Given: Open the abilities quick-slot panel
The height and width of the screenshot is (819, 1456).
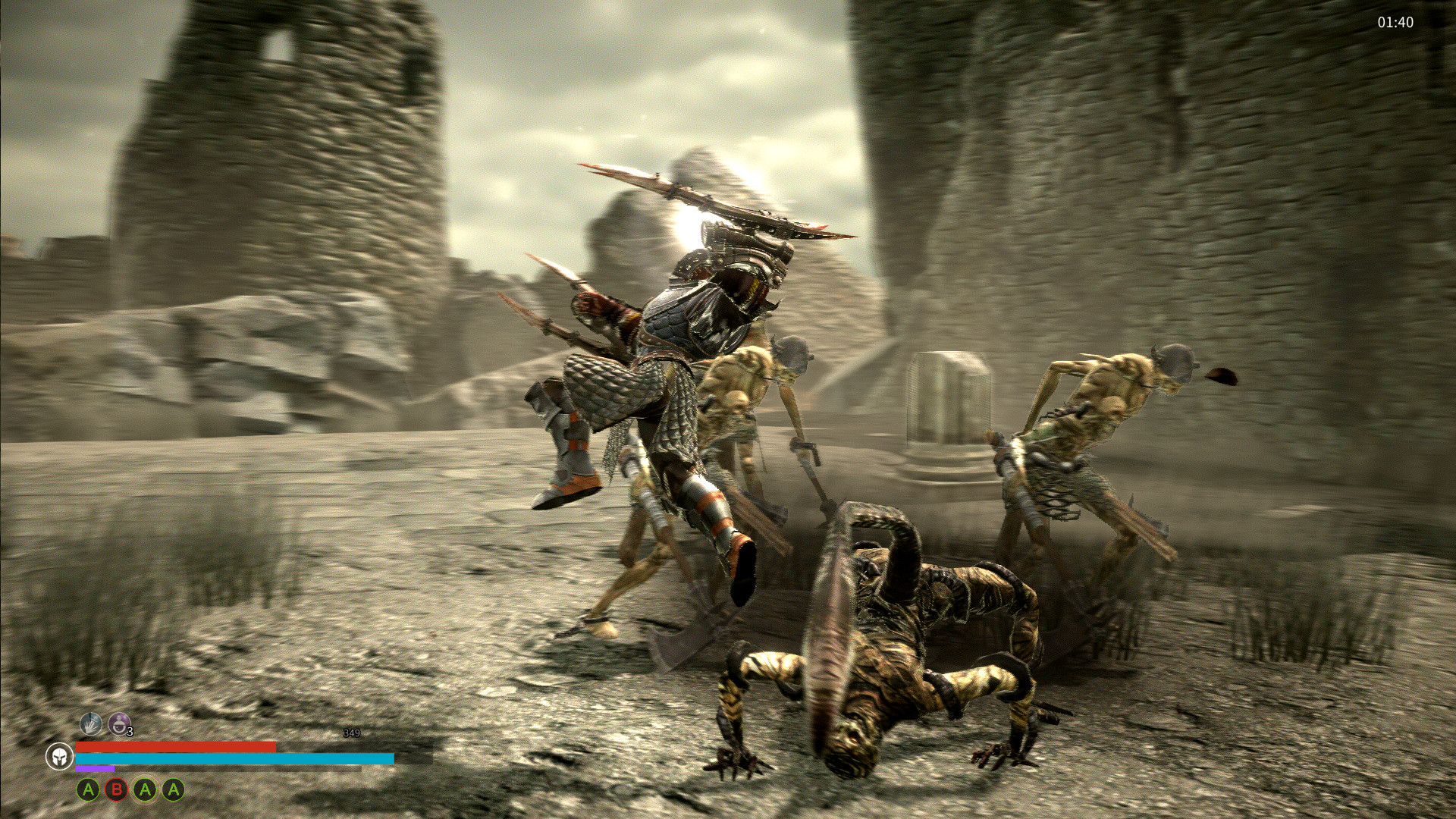Looking at the screenshot, I should click(105, 724).
